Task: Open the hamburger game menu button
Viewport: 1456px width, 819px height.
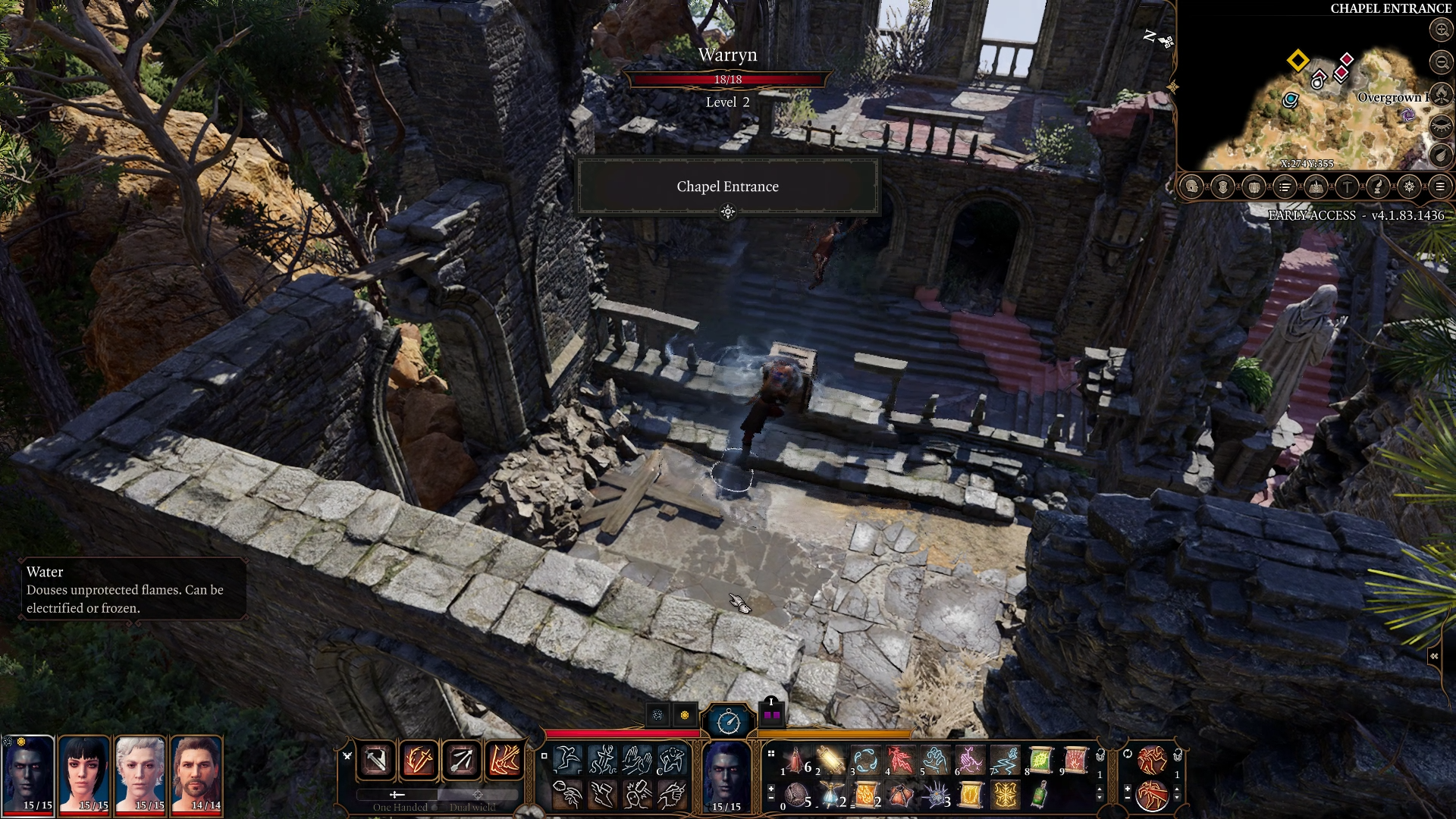Action: (1440, 187)
